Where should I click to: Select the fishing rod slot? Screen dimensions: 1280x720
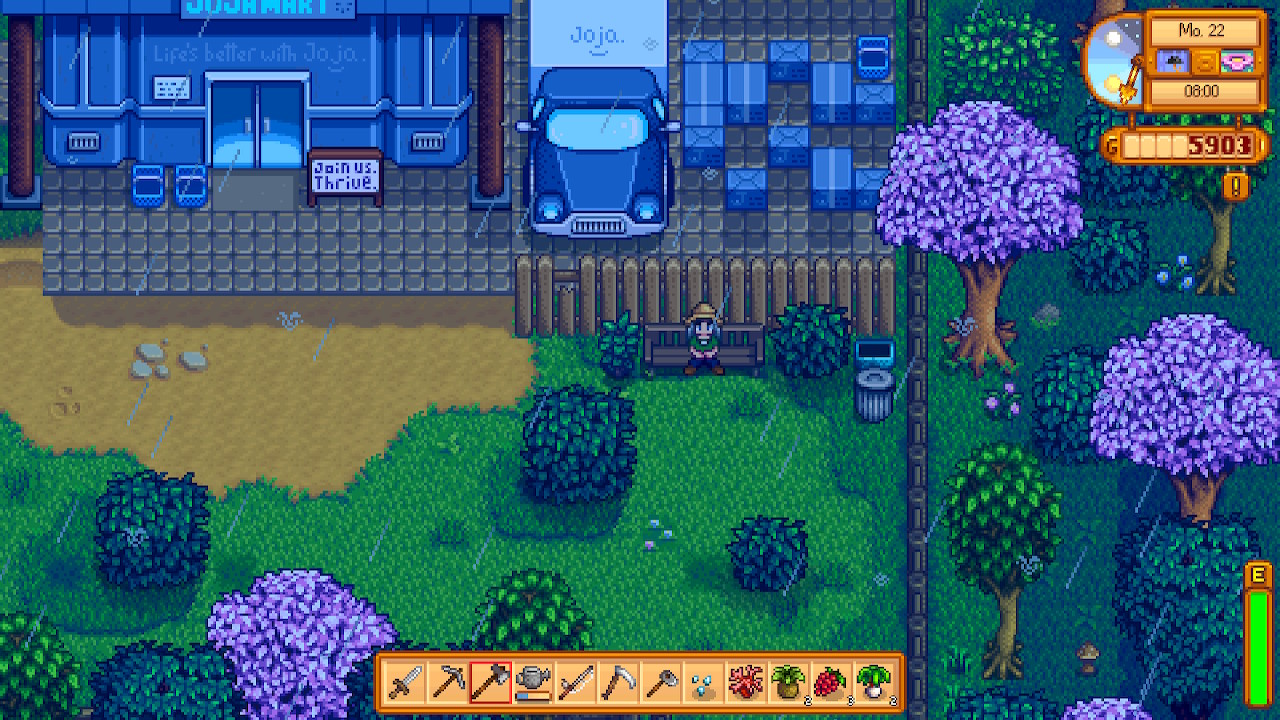tap(576, 683)
